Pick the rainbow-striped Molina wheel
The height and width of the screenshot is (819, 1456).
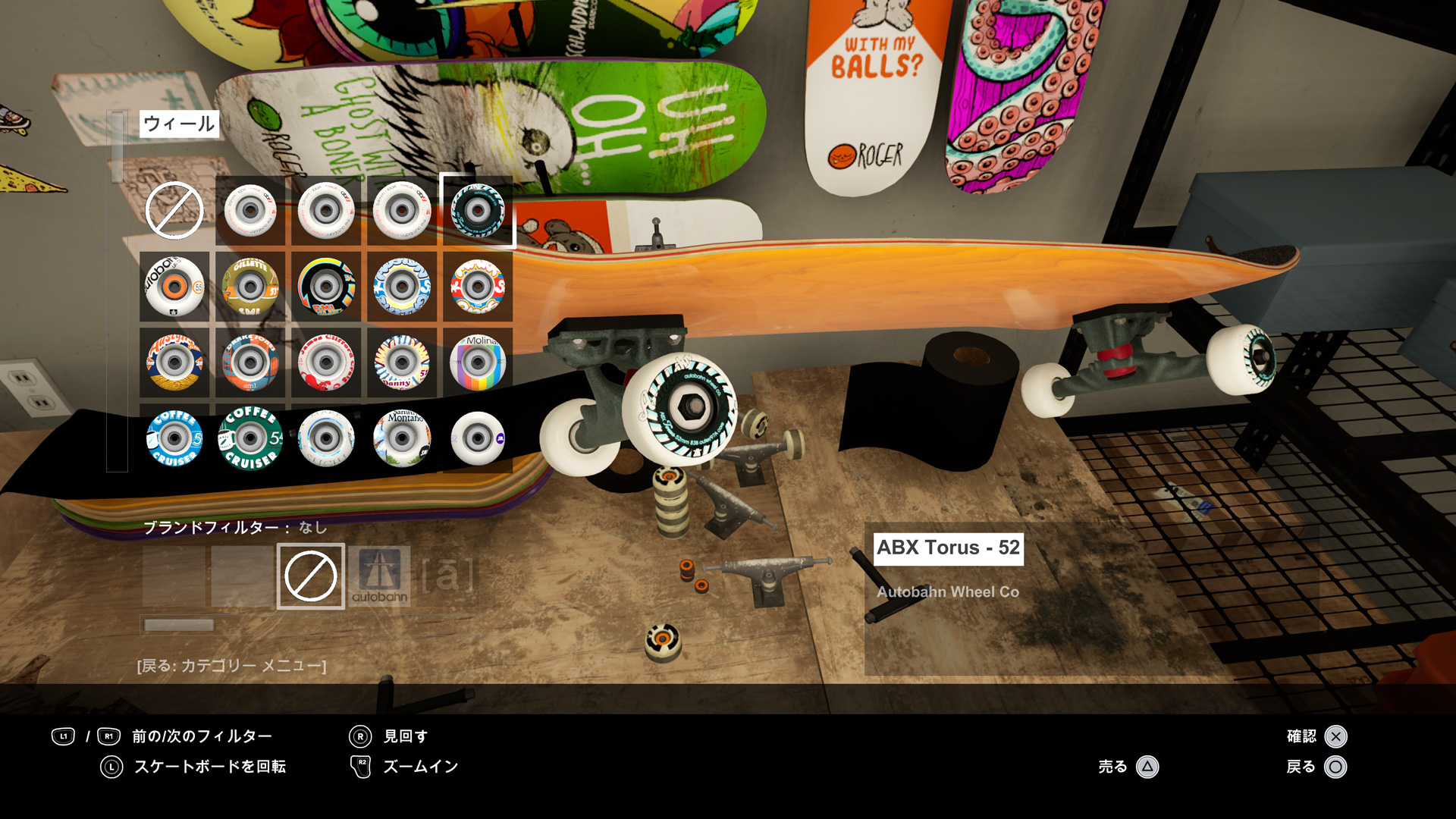click(x=478, y=362)
